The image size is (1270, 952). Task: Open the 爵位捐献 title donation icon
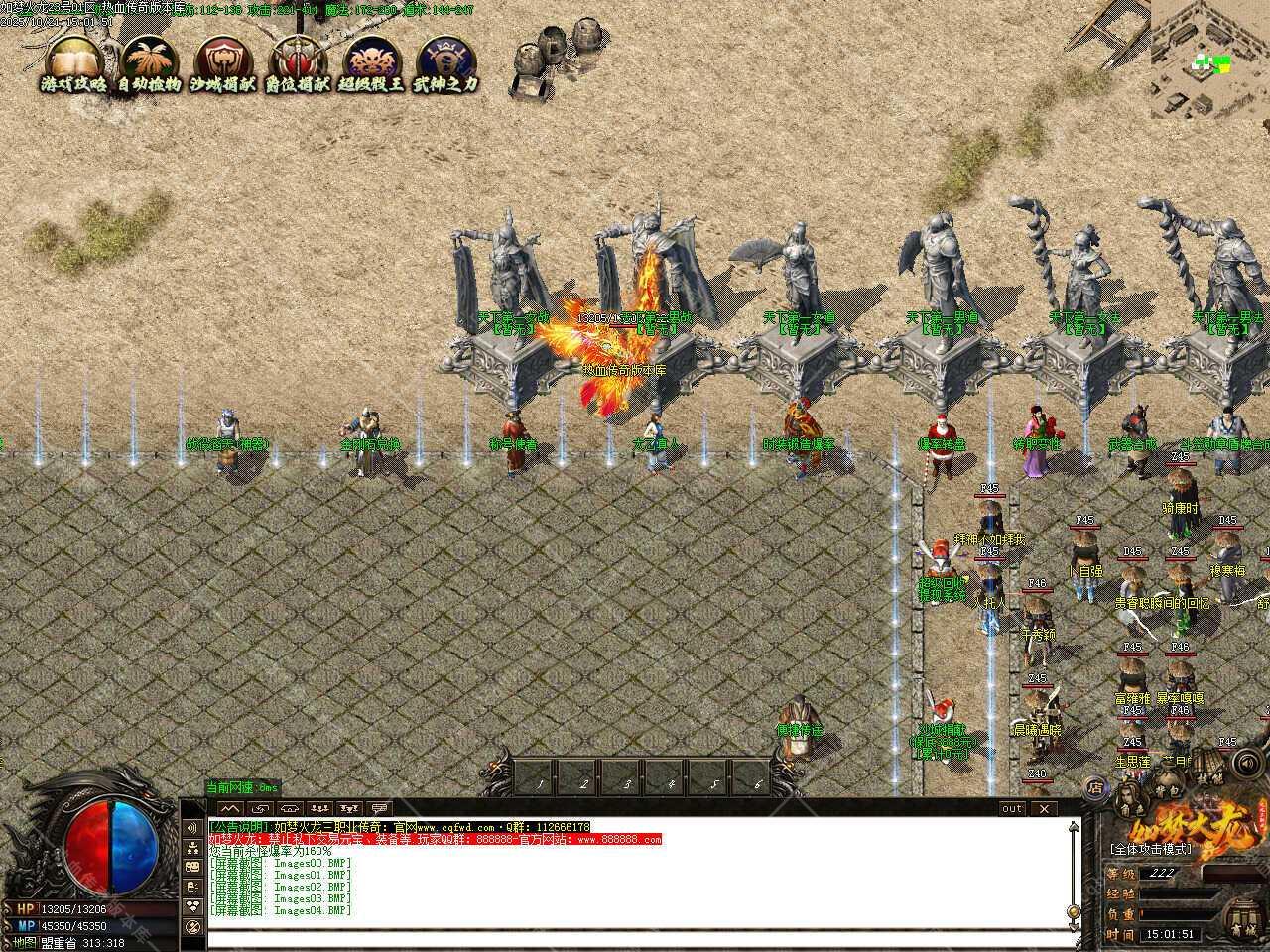pyautogui.click(x=297, y=64)
